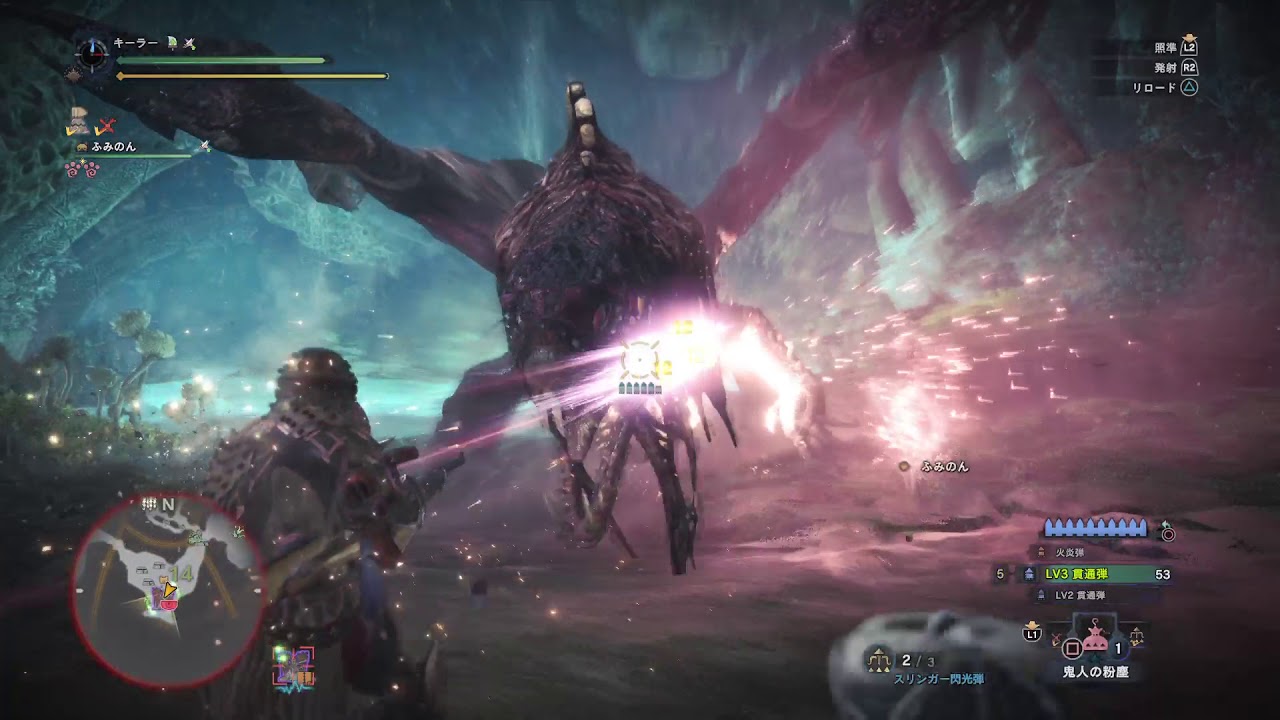This screenshot has height=720, width=1280.
Task: Click the compass clock icon by キーラー
Action: point(92,53)
